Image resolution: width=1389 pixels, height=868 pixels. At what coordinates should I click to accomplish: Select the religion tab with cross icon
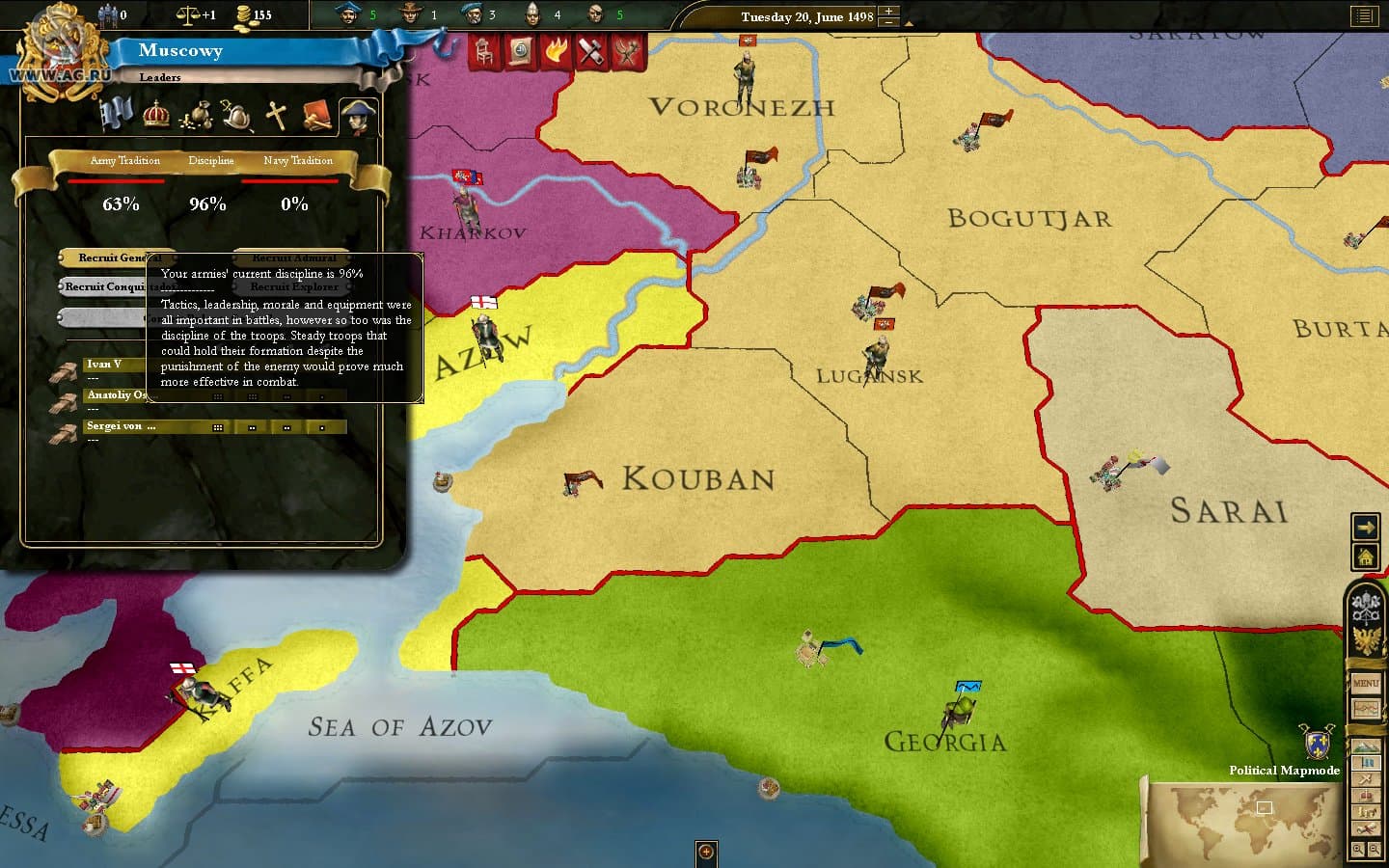click(277, 116)
